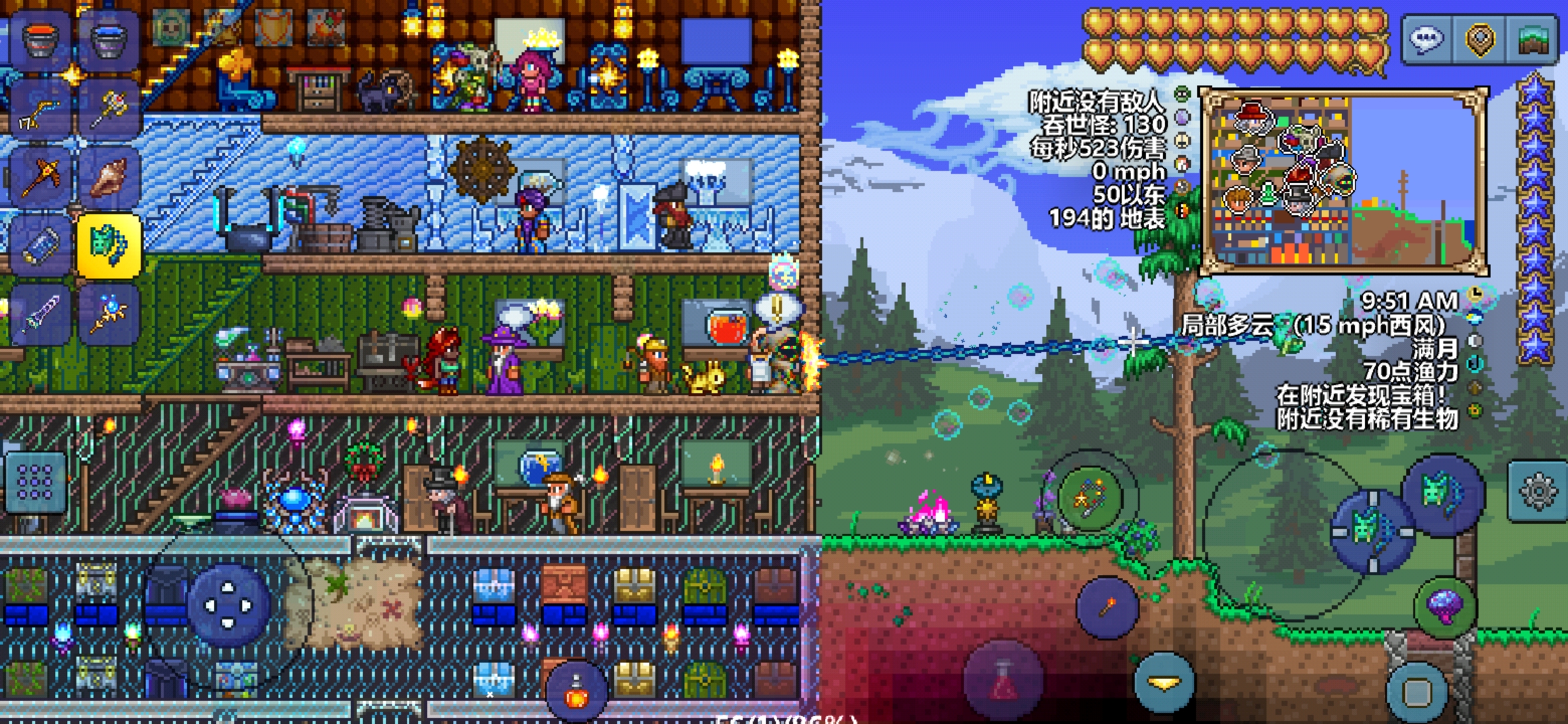Select the magic conch shell slot
This screenshot has width=1568, height=724.
[109, 178]
